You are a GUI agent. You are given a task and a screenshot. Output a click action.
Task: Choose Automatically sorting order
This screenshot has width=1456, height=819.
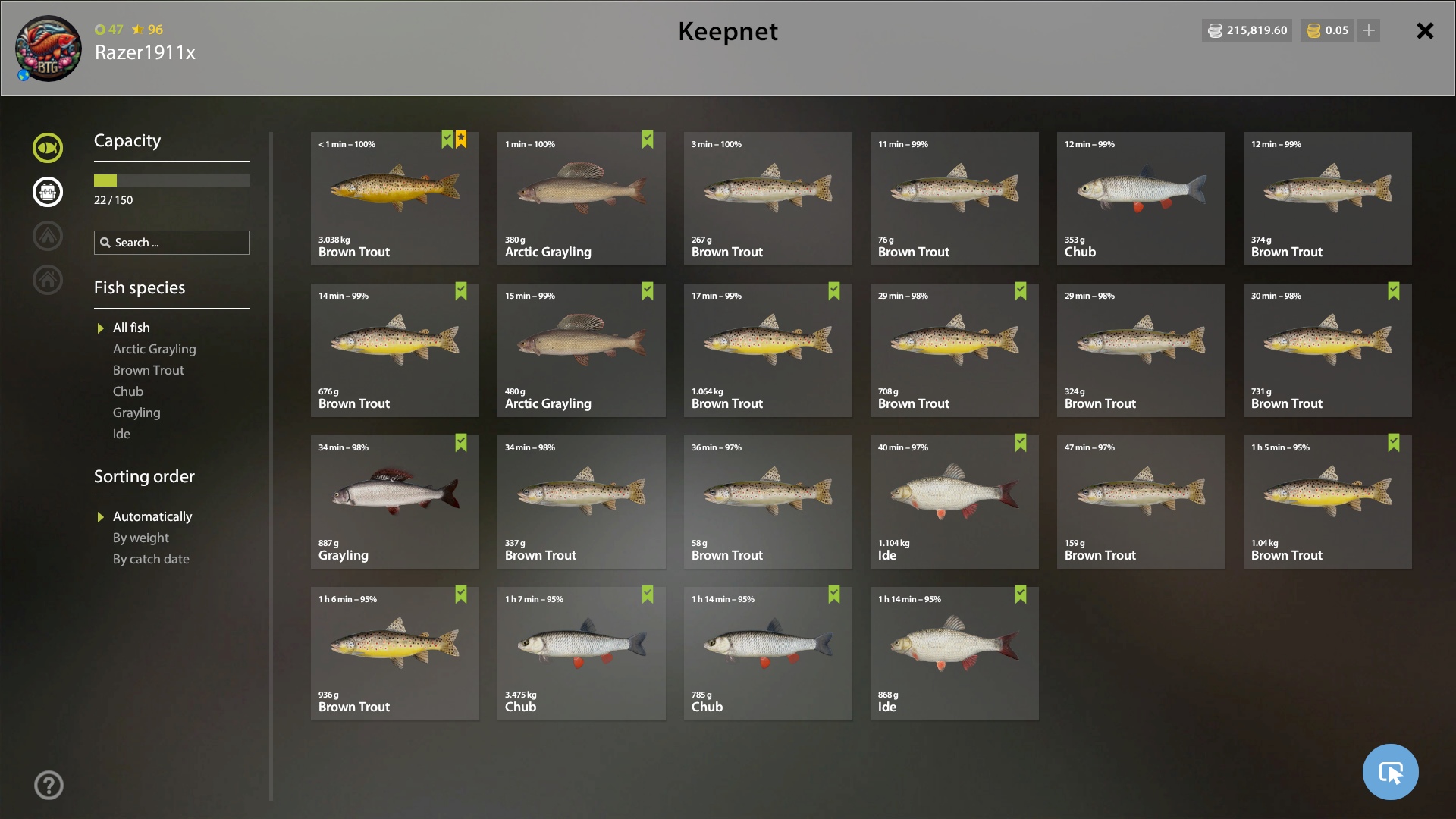point(152,516)
